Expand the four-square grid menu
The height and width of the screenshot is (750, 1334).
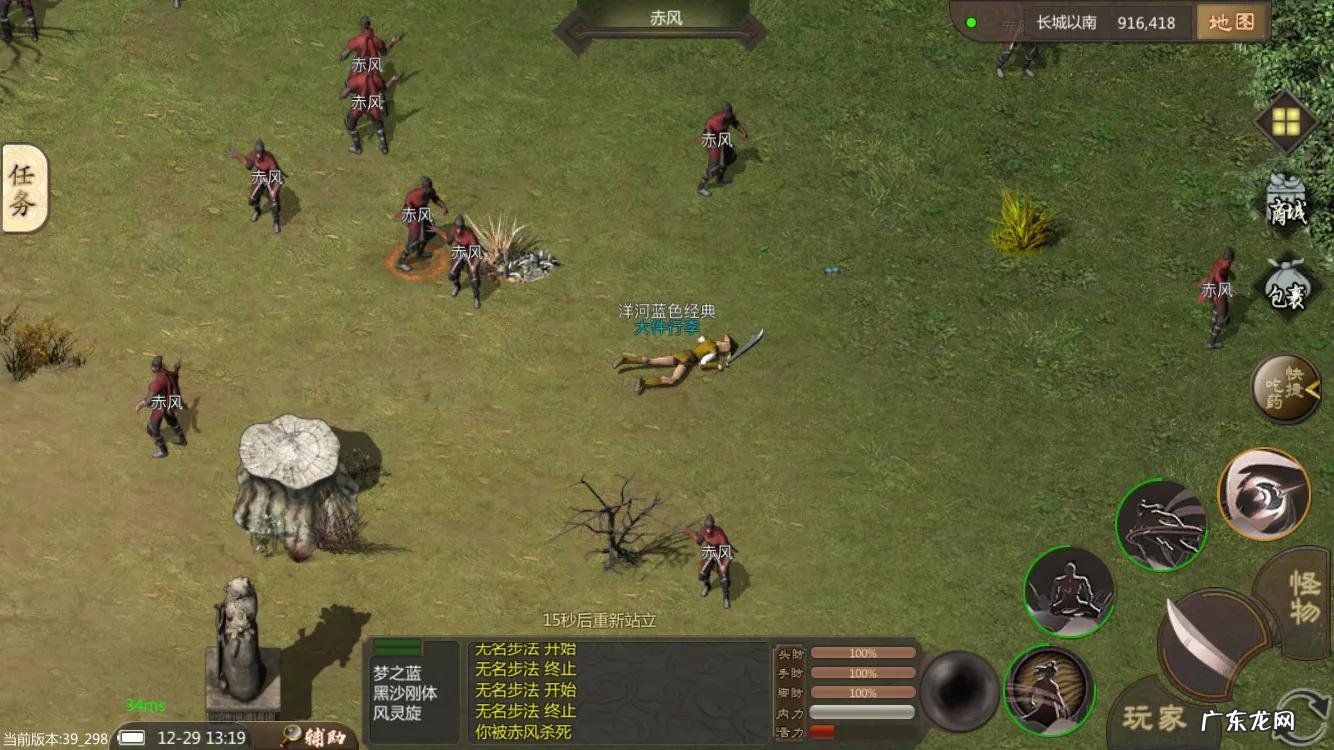pyautogui.click(x=1286, y=122)
